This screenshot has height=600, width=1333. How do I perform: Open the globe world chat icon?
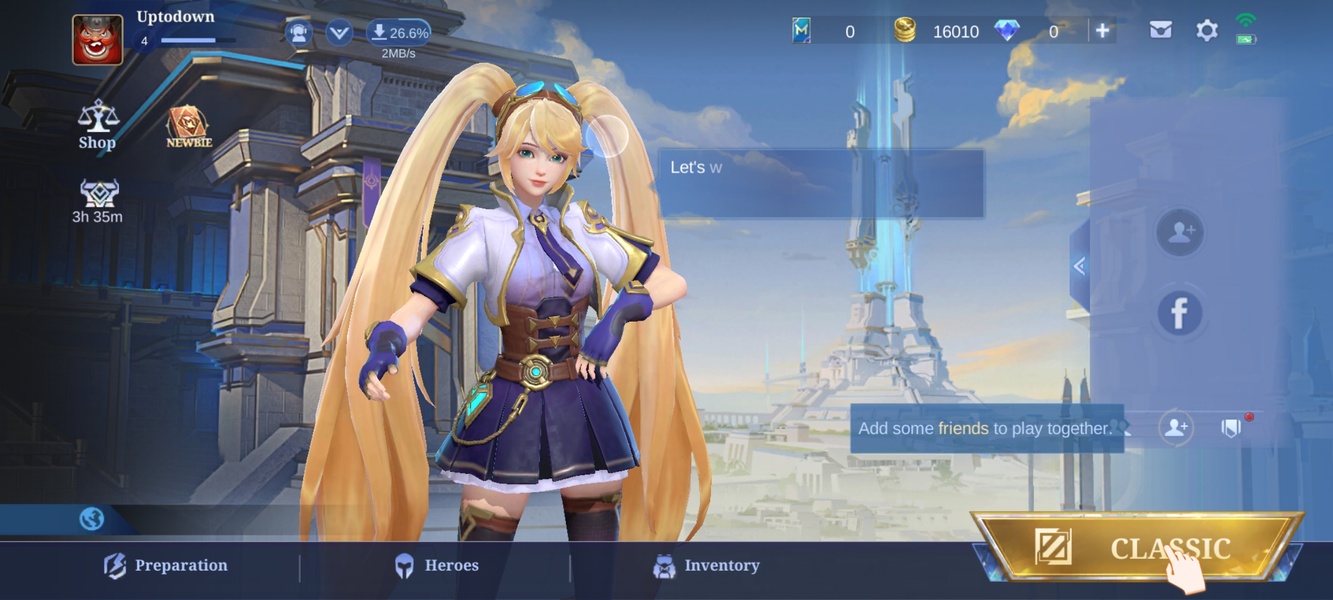[x=91, y=519]
